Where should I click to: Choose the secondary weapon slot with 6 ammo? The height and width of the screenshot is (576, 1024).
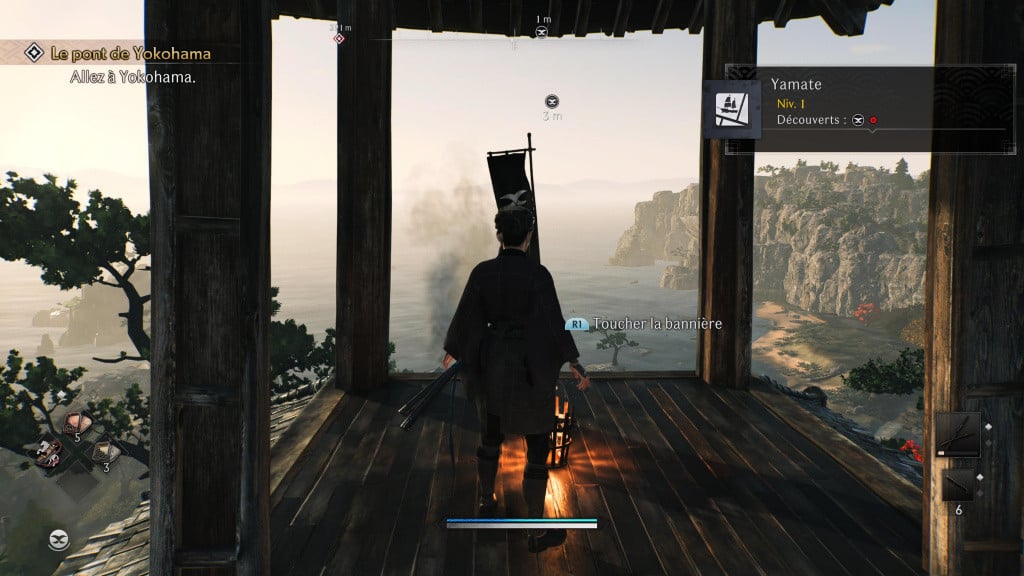click(957, 487)
